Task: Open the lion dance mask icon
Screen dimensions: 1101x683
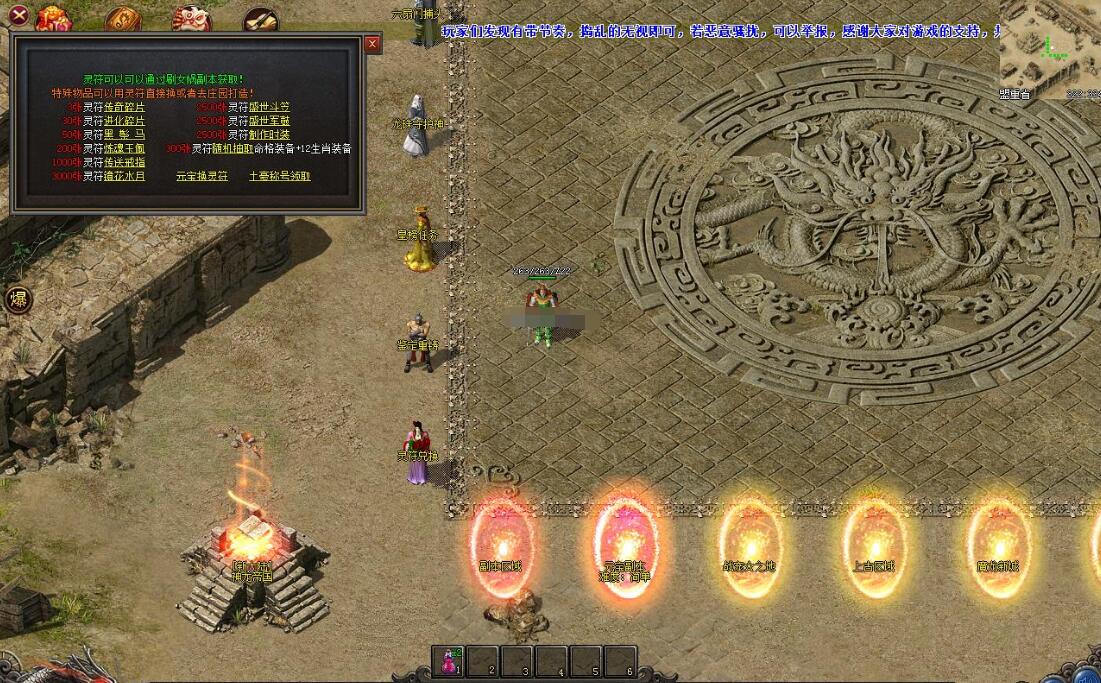Action: 190,18
